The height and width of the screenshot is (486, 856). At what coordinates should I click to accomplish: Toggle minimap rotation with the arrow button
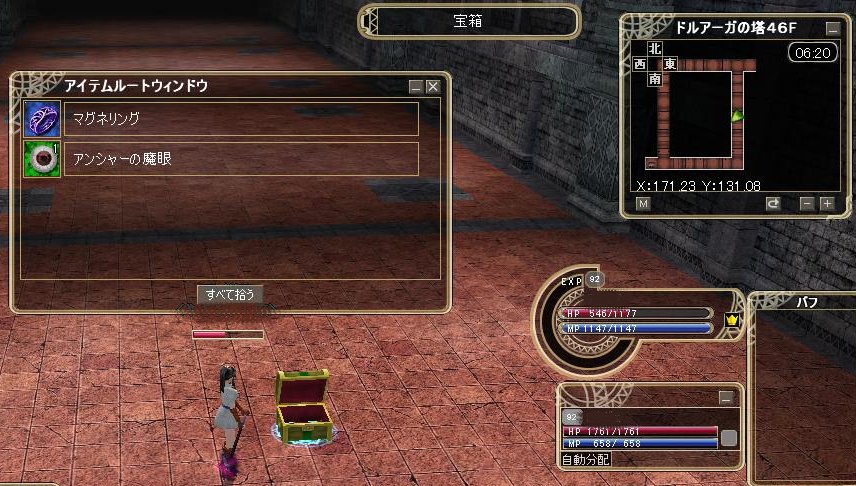773,204
